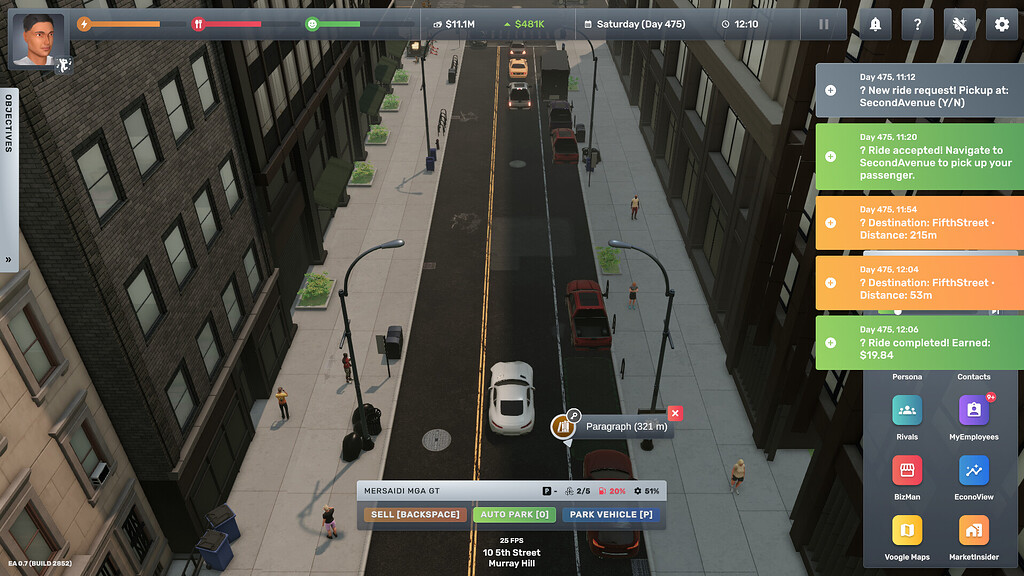1024x576 pixels.
Task: Toggle the crossed-out bug icon button
Action: [959, 24]
